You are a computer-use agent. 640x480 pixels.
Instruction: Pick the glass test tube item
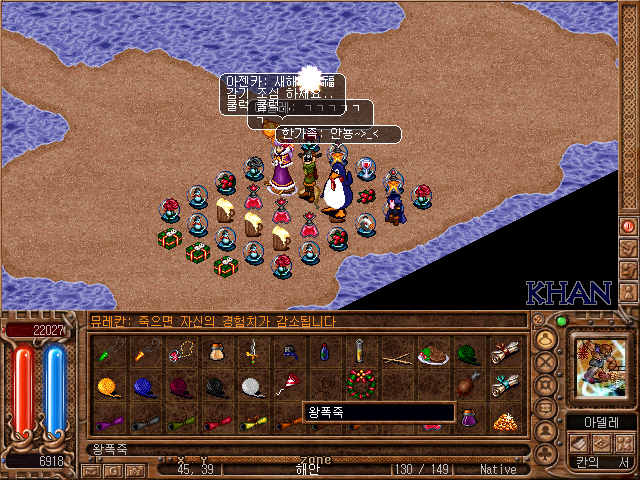[x=359, y=352]
